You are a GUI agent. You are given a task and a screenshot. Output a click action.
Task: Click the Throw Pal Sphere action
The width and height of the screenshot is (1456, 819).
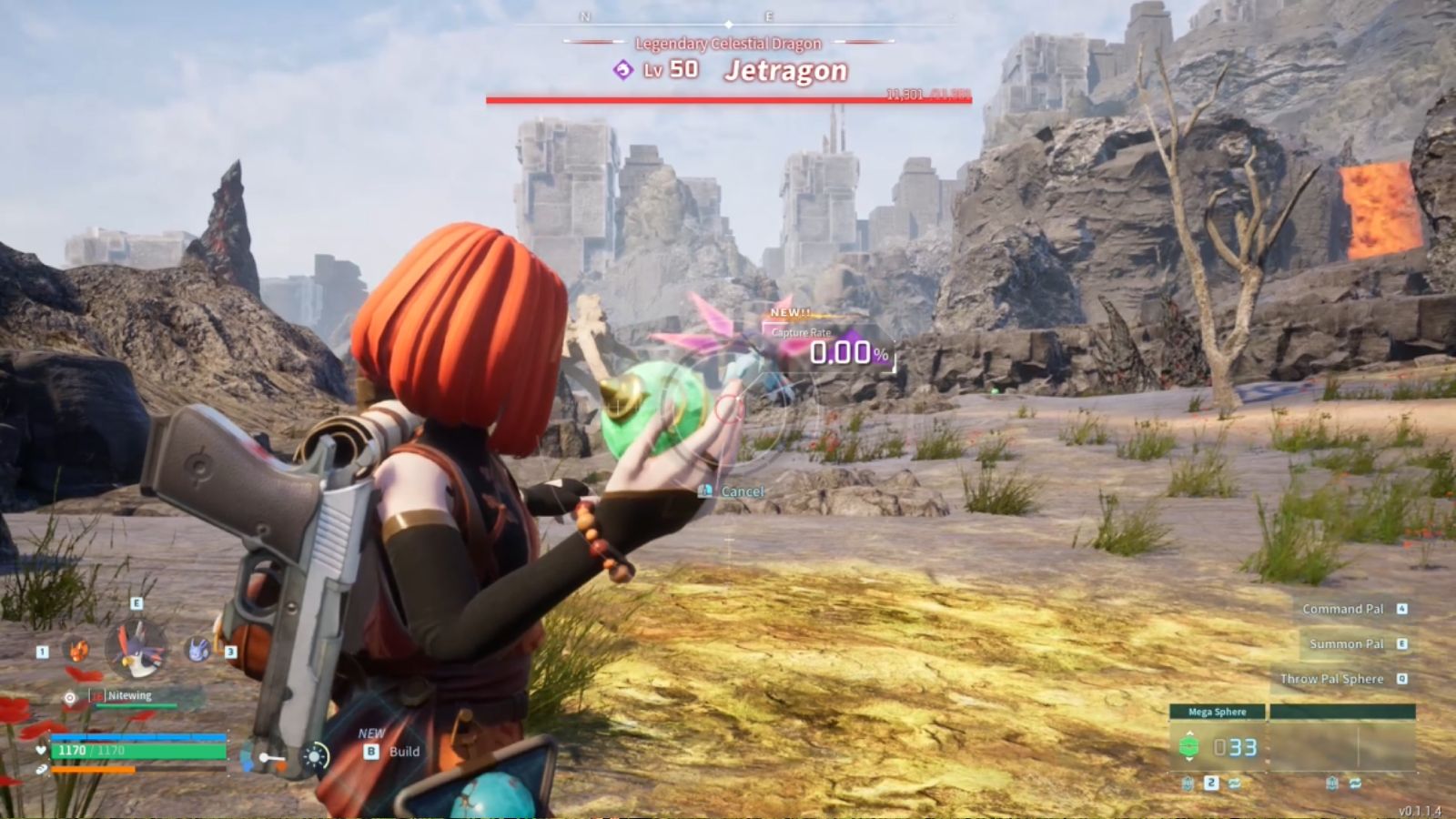1332,679
